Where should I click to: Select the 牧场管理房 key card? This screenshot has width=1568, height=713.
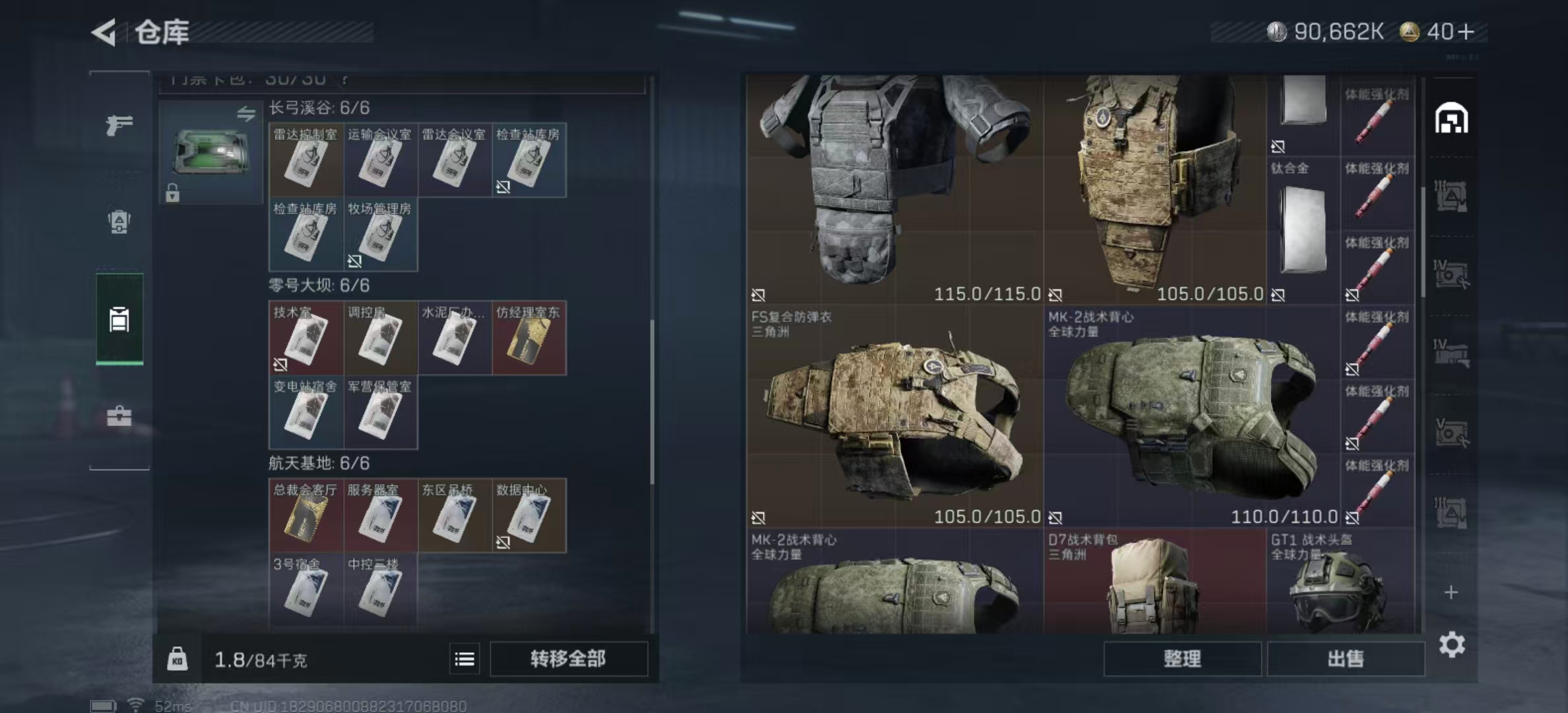pos(380,235)
